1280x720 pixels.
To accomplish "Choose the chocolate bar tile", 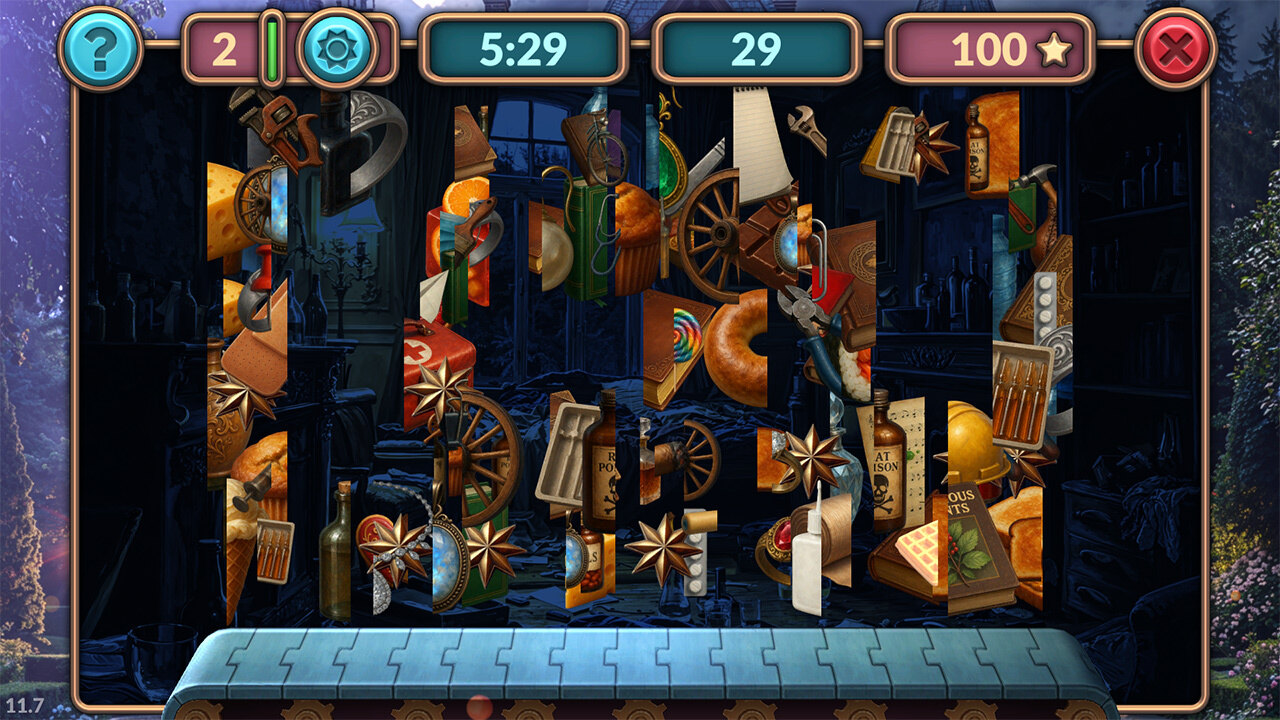I will point(767,235).
